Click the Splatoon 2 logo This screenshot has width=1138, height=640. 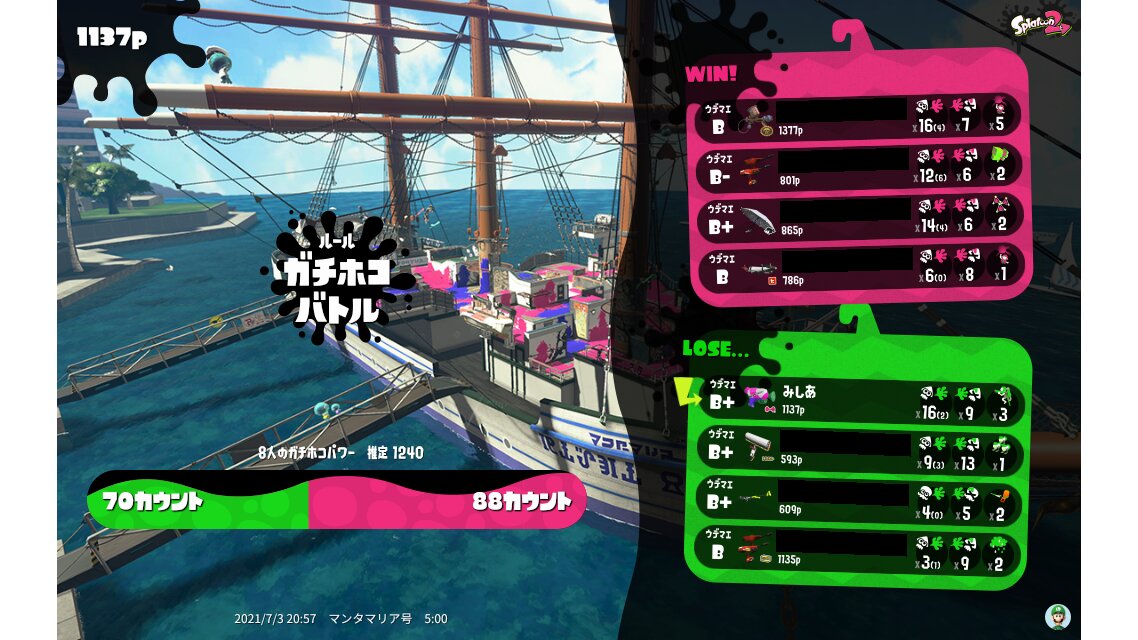coord(1042,24)
